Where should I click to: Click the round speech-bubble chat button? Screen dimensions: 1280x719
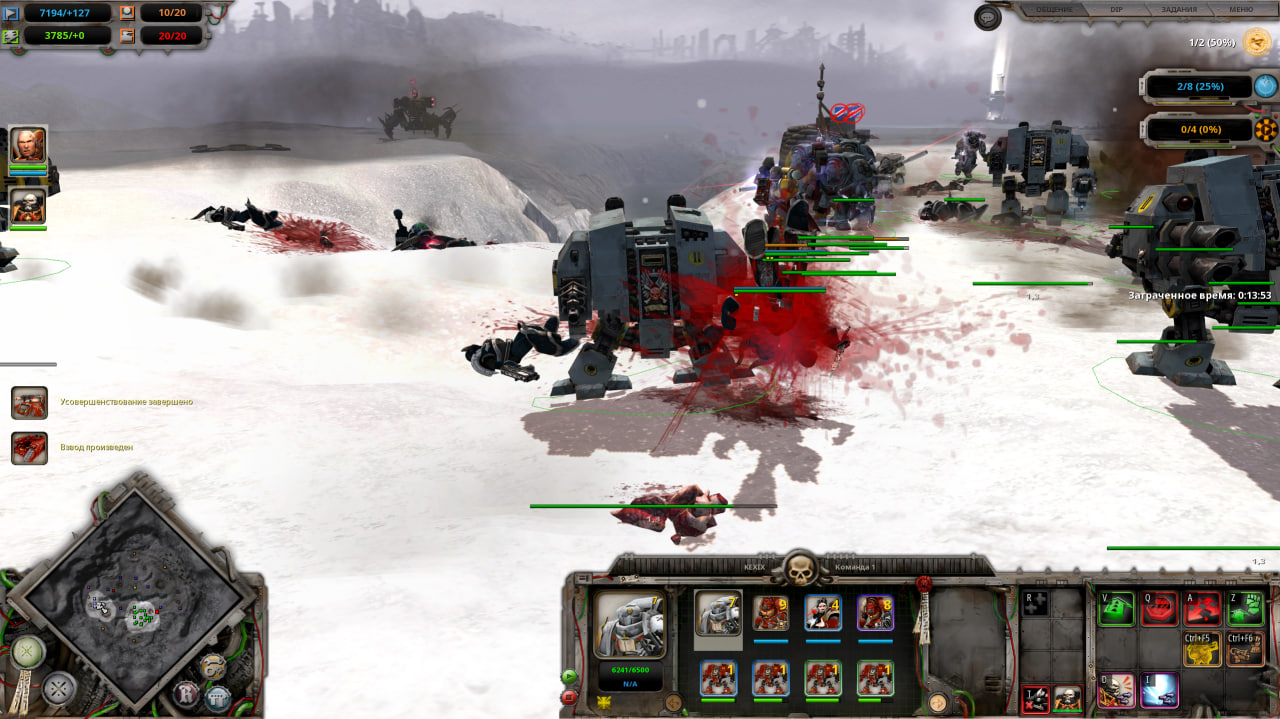click(x=988, y=17)
